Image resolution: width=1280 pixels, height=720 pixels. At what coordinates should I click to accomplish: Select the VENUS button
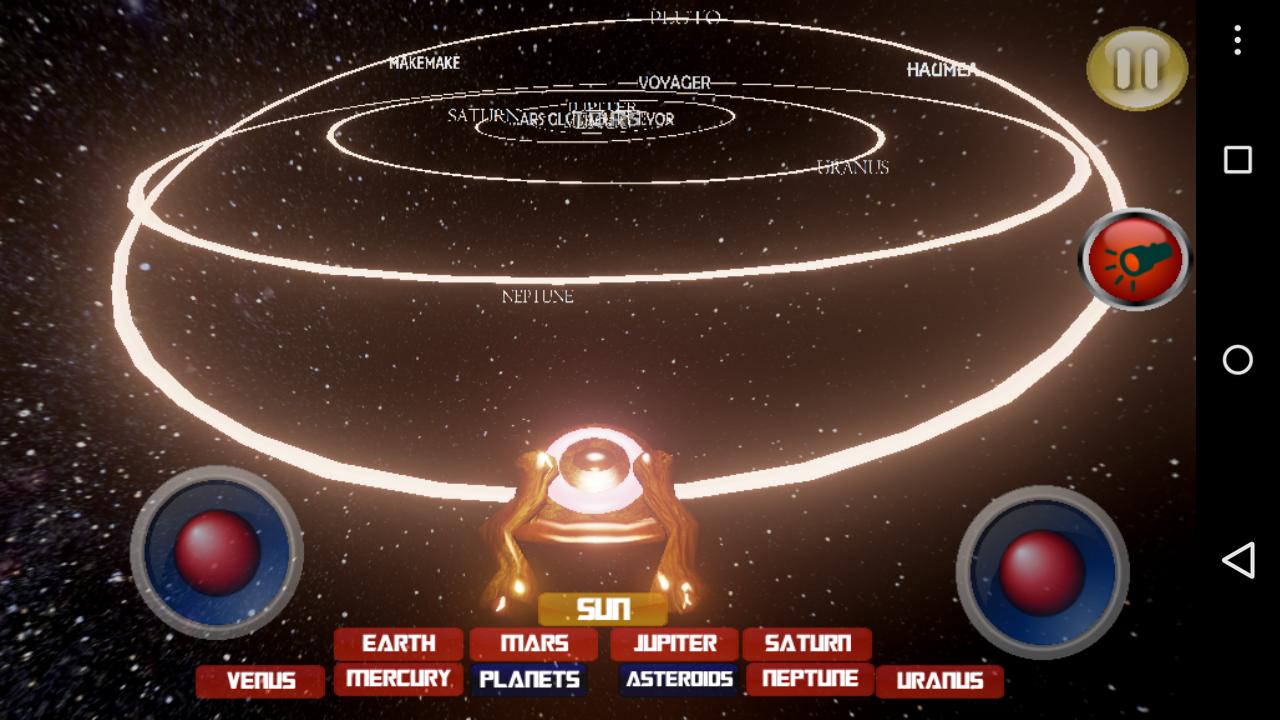point(260,681)
